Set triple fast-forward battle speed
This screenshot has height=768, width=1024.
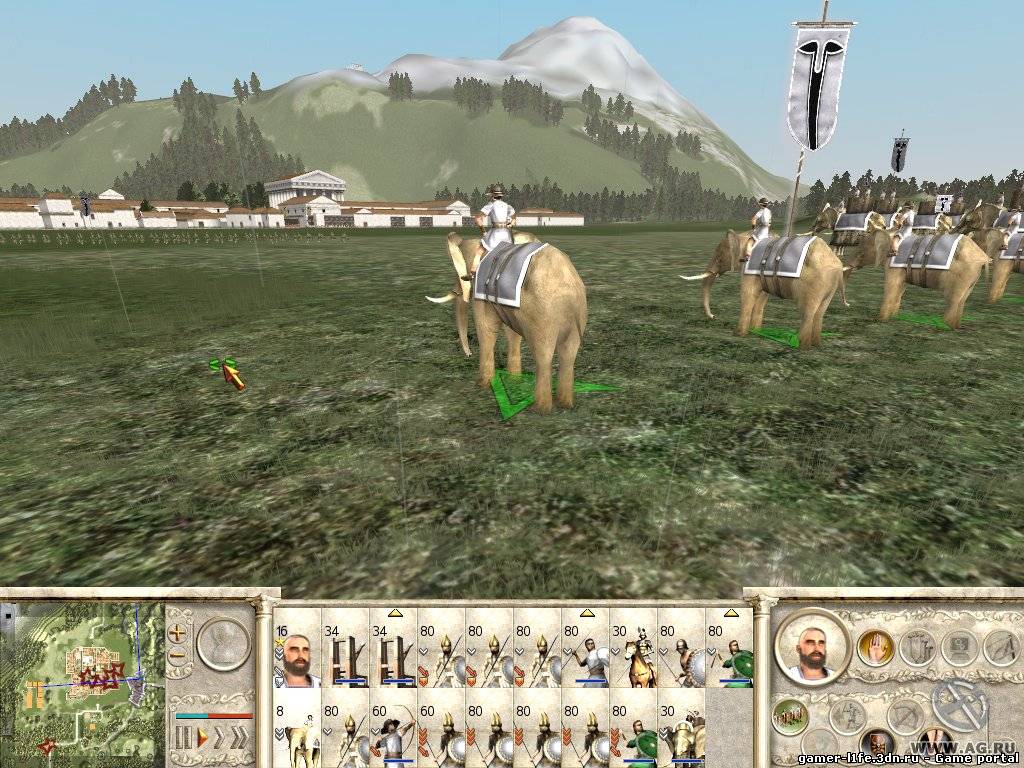[241, 739]
